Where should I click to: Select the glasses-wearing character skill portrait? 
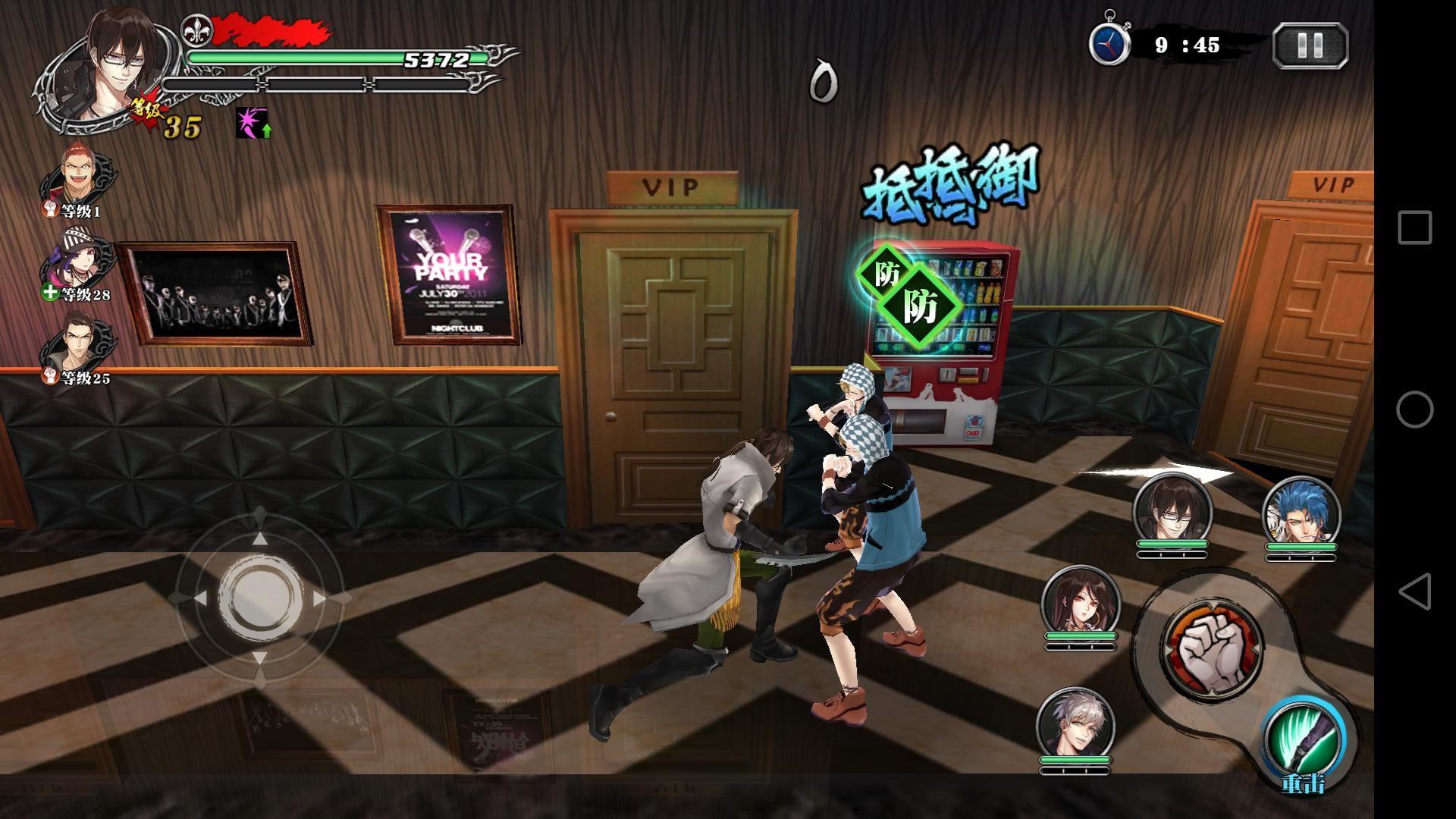[1172, 508]
